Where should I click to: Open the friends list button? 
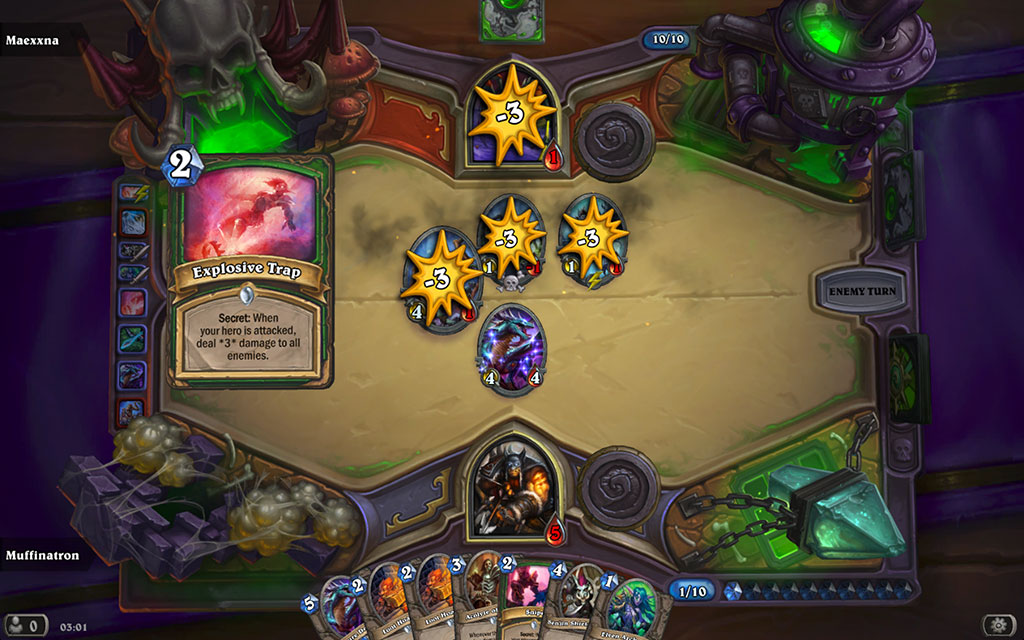coord(27,625)
